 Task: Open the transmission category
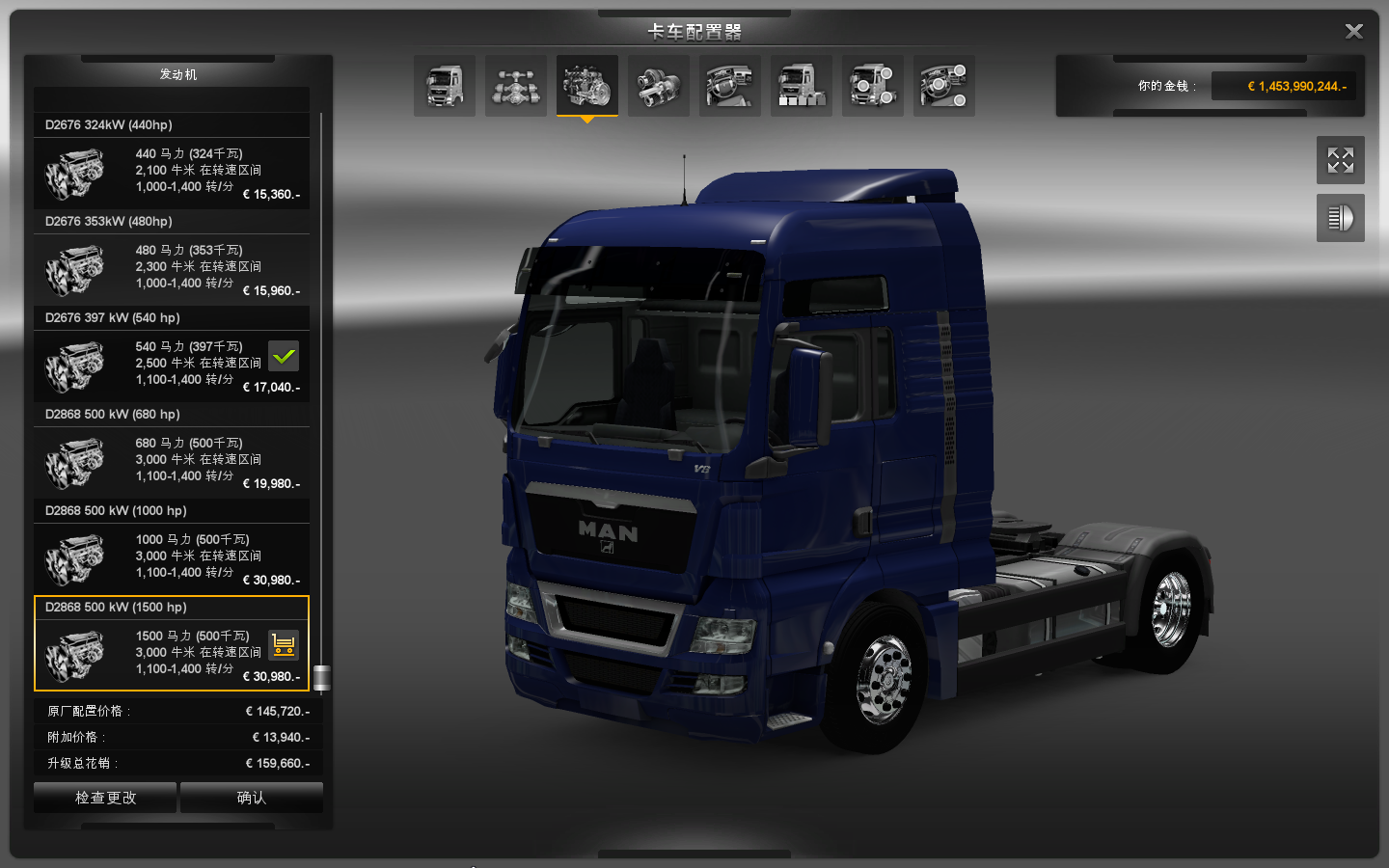click(x=659, y=86)
